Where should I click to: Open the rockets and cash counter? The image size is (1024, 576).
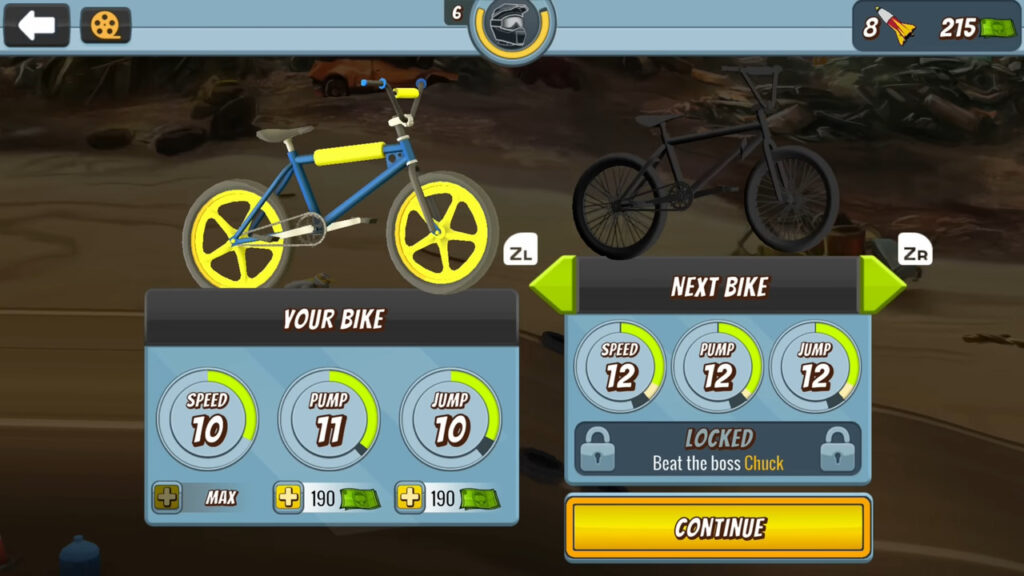coord(936,27)
